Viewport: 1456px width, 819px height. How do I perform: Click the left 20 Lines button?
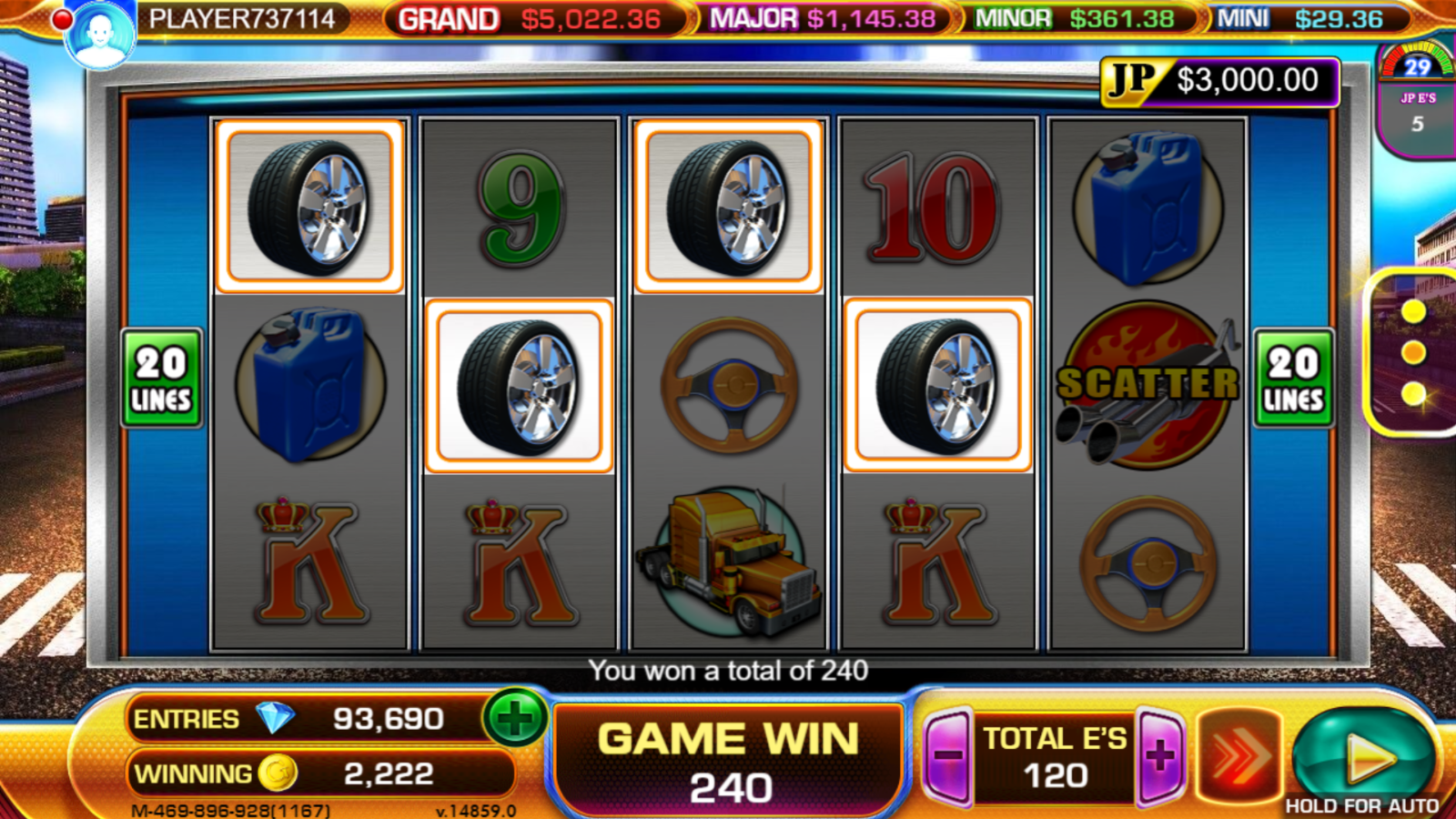(161, 379)
